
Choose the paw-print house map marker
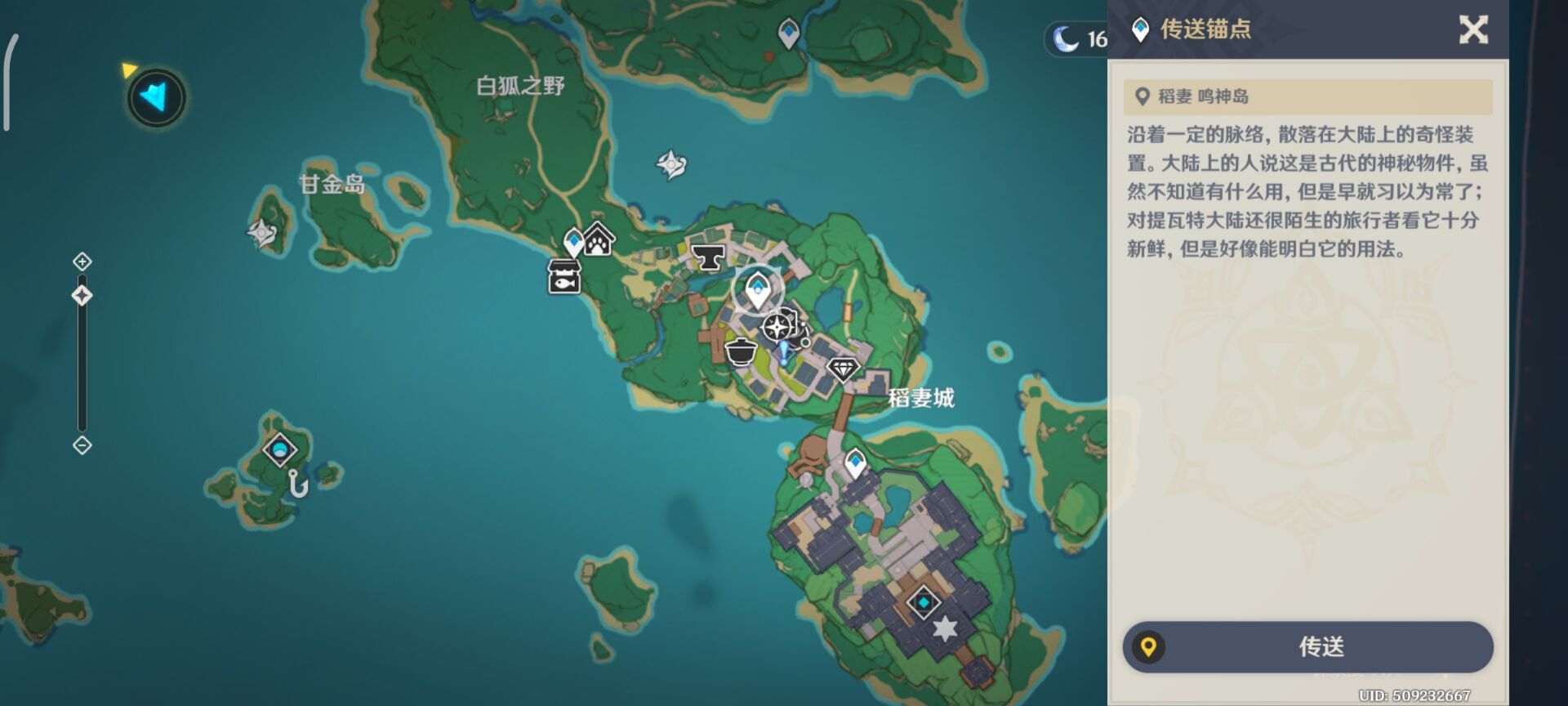click(599, 239)
